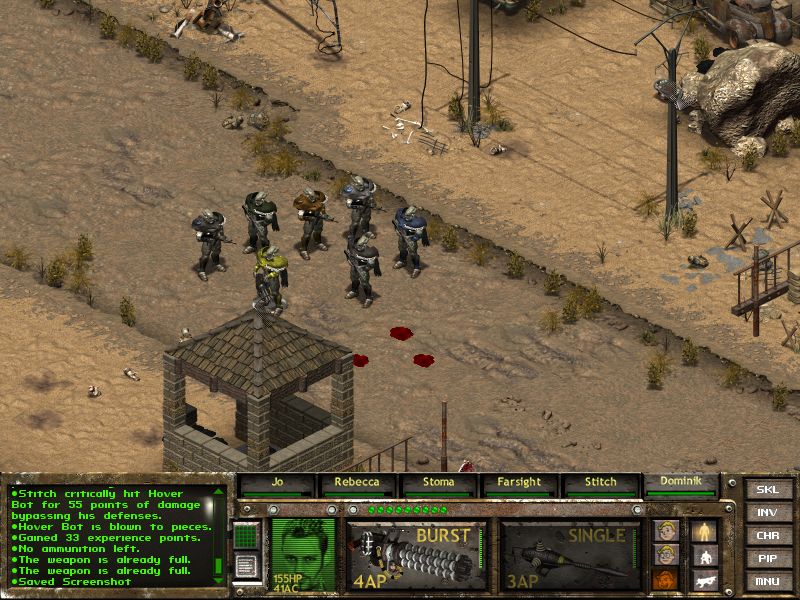
Task: Click the top Vault Boy sentry mode icon
Action: 666,531
